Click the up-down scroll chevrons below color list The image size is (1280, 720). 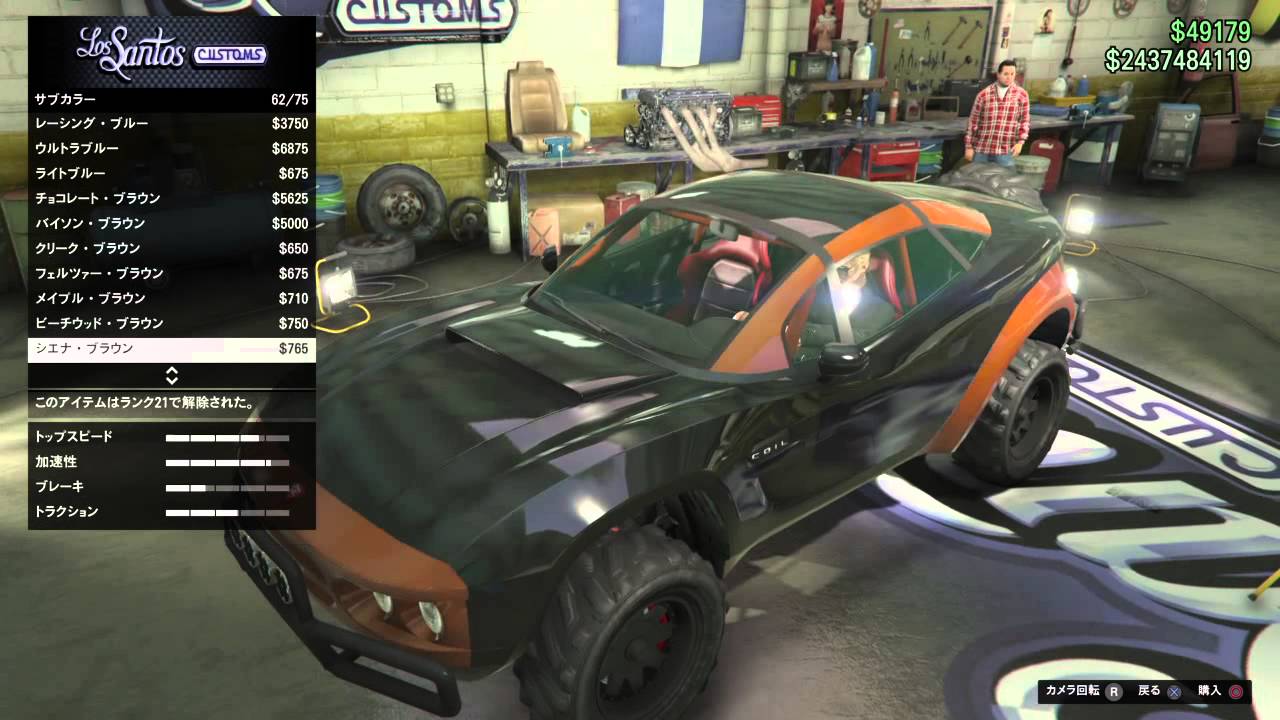(173, 377)
